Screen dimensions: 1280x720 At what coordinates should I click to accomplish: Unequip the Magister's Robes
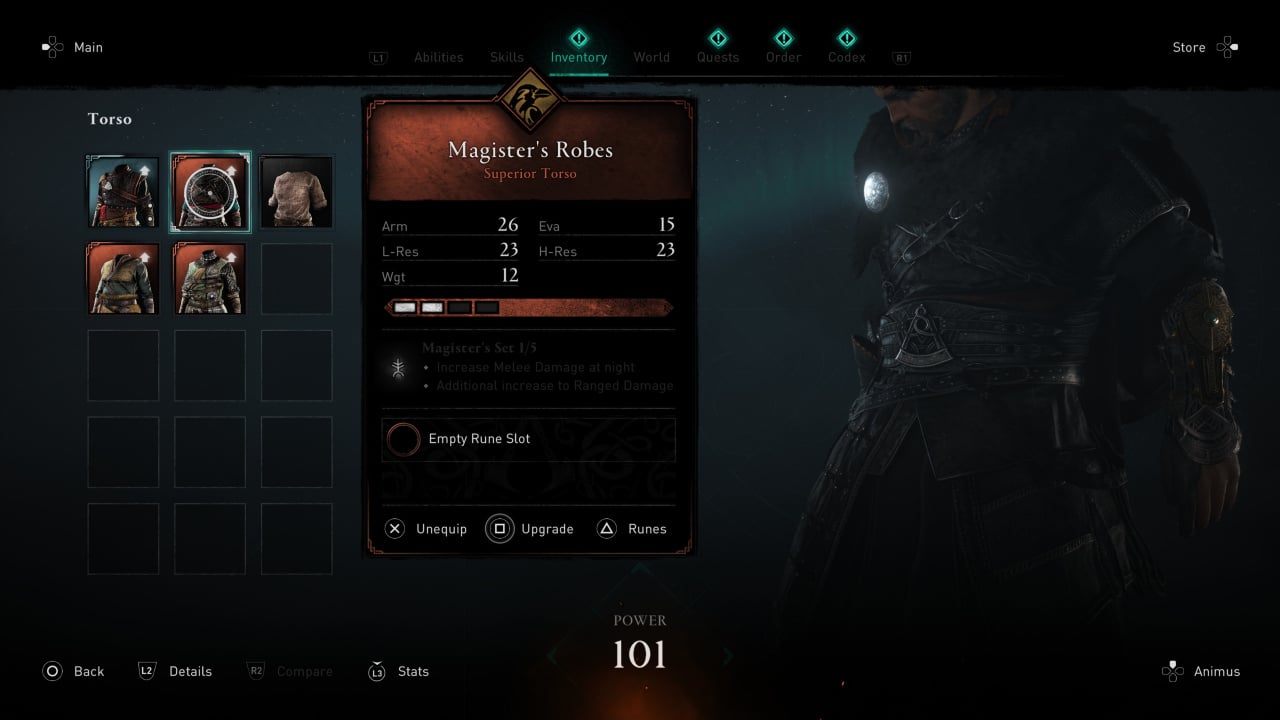[x=427, y=529]
